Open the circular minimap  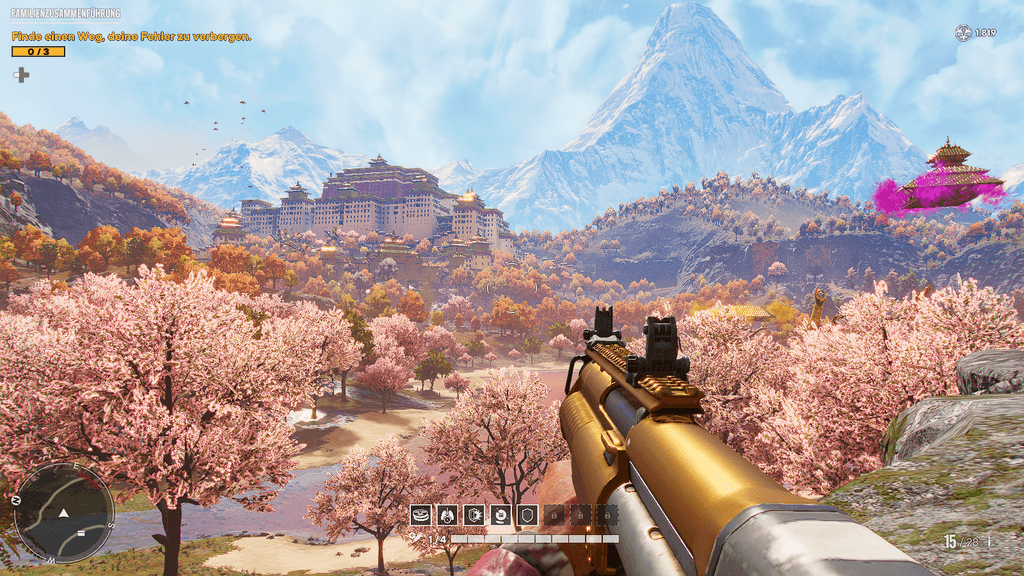(x=63, y=512)
